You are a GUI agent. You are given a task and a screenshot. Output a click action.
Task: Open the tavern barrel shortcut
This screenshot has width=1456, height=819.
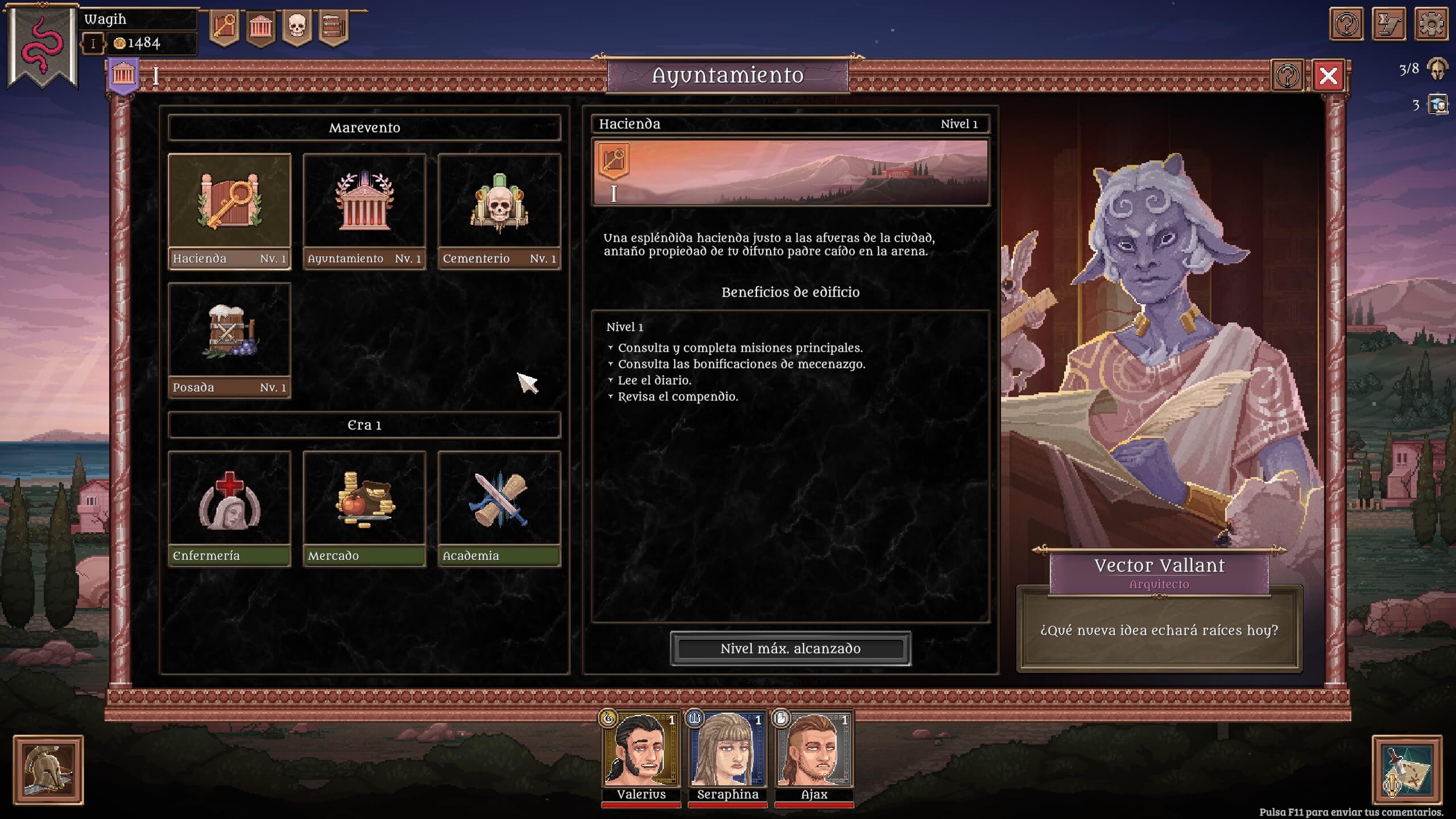333,27
